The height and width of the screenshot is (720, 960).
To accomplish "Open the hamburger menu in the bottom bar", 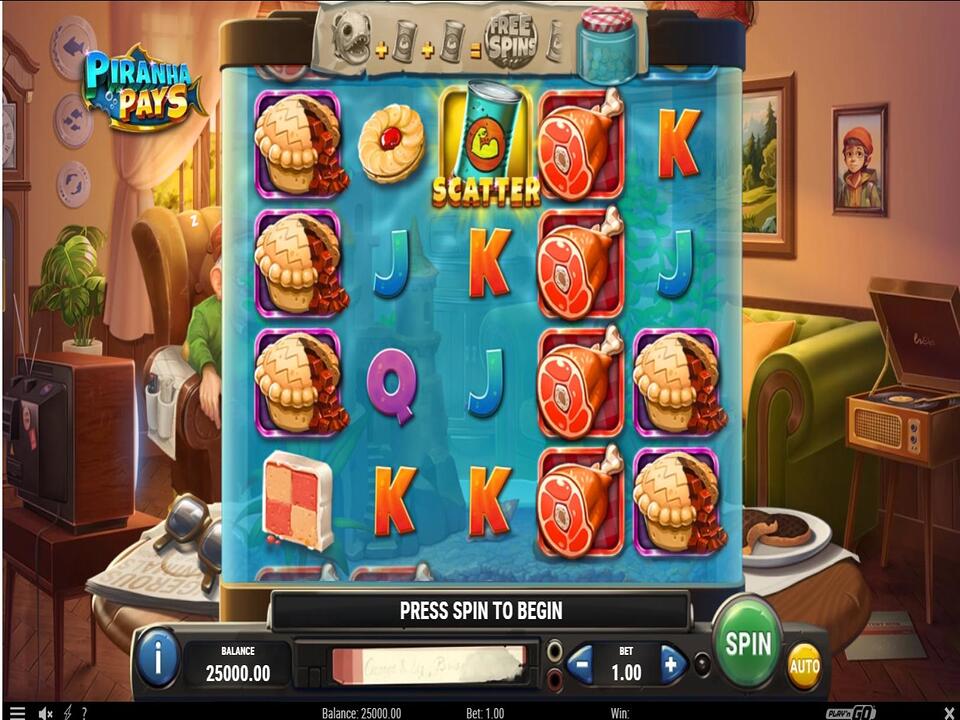I will 15,712.
